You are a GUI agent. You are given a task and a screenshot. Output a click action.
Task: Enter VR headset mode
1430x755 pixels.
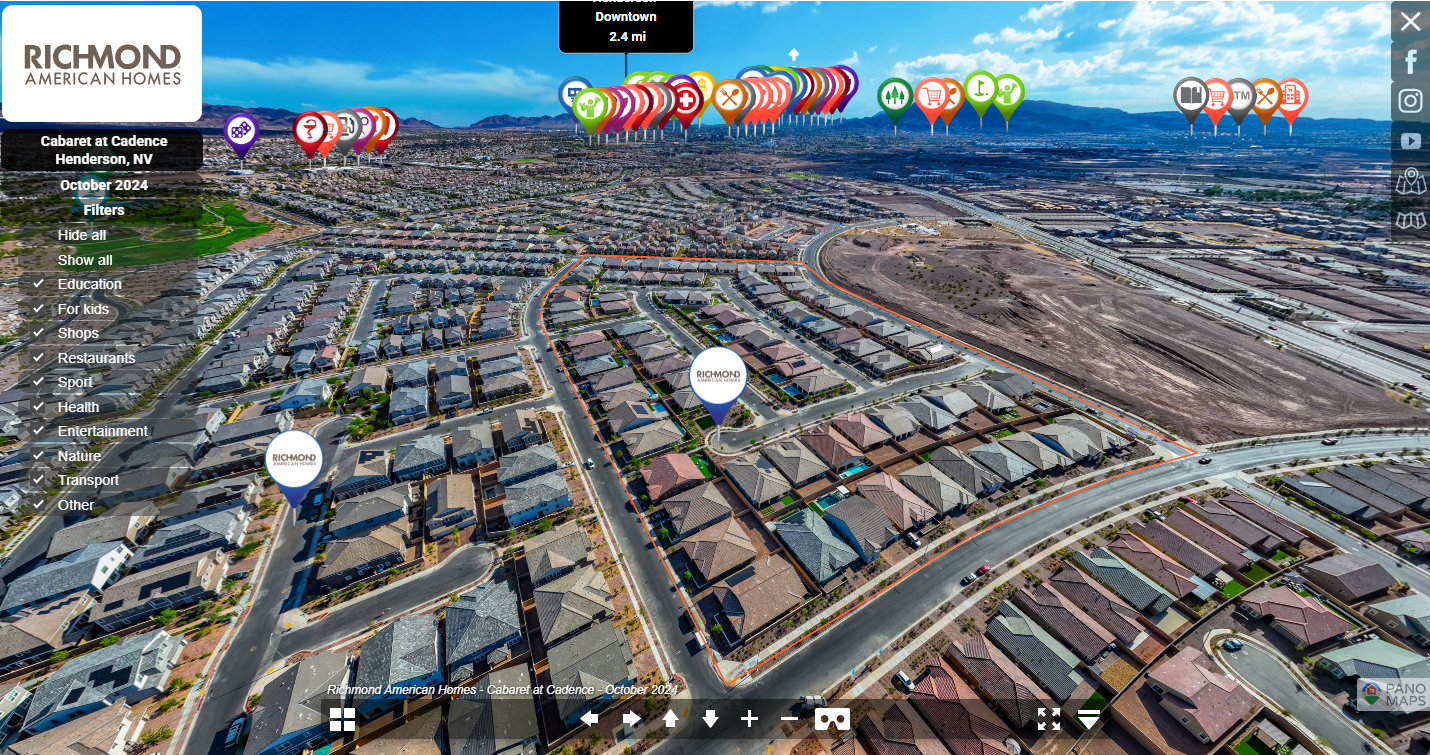832,719
